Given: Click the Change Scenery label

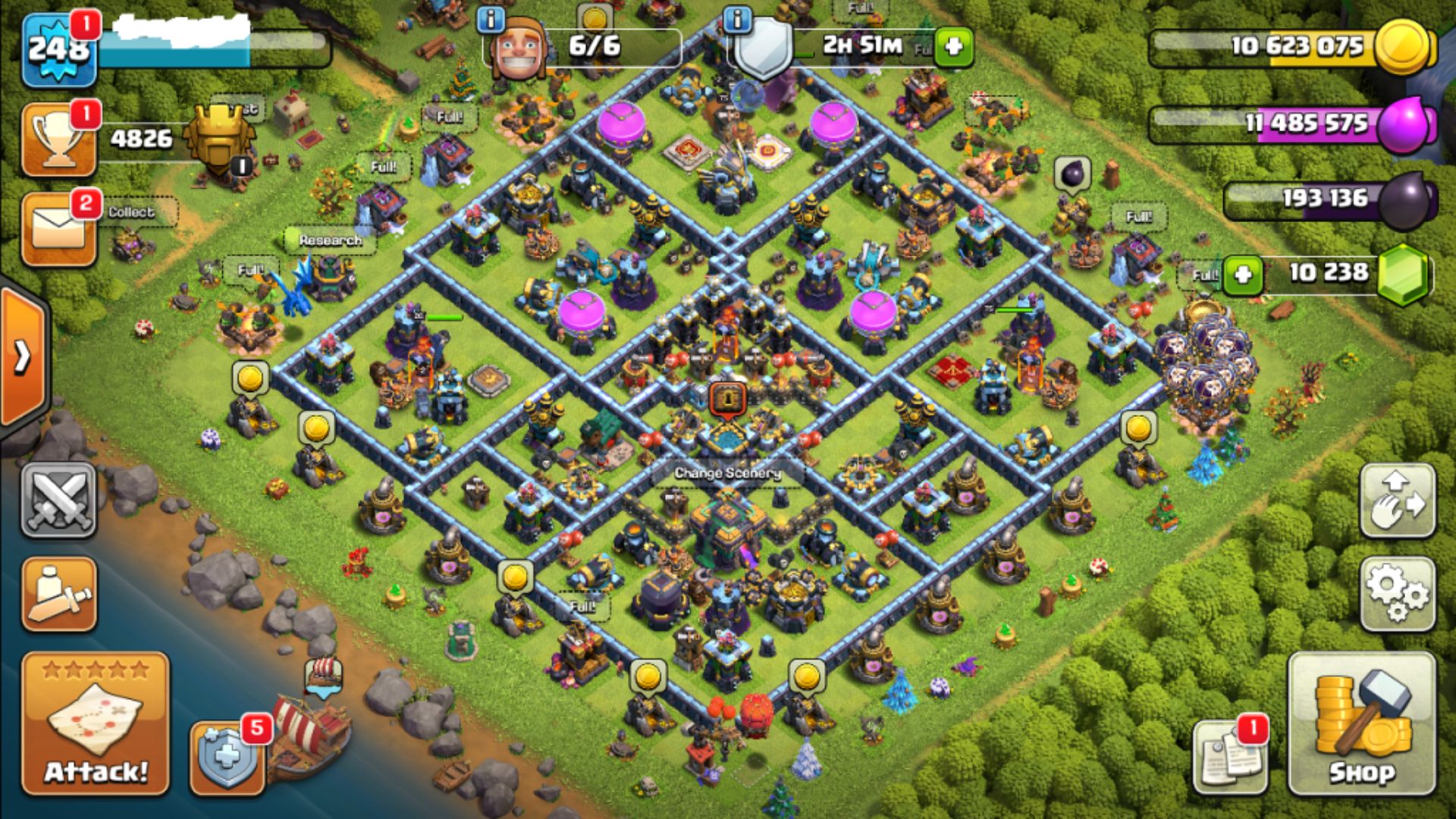Looking at the screenshot, I should pos(727,473).
